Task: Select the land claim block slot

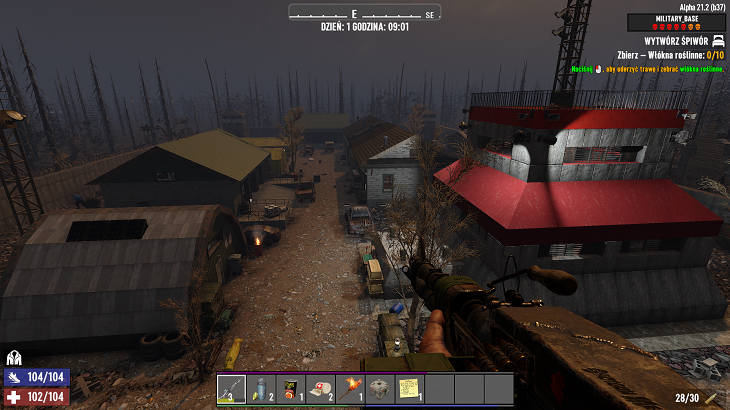Action: (380, 389)
